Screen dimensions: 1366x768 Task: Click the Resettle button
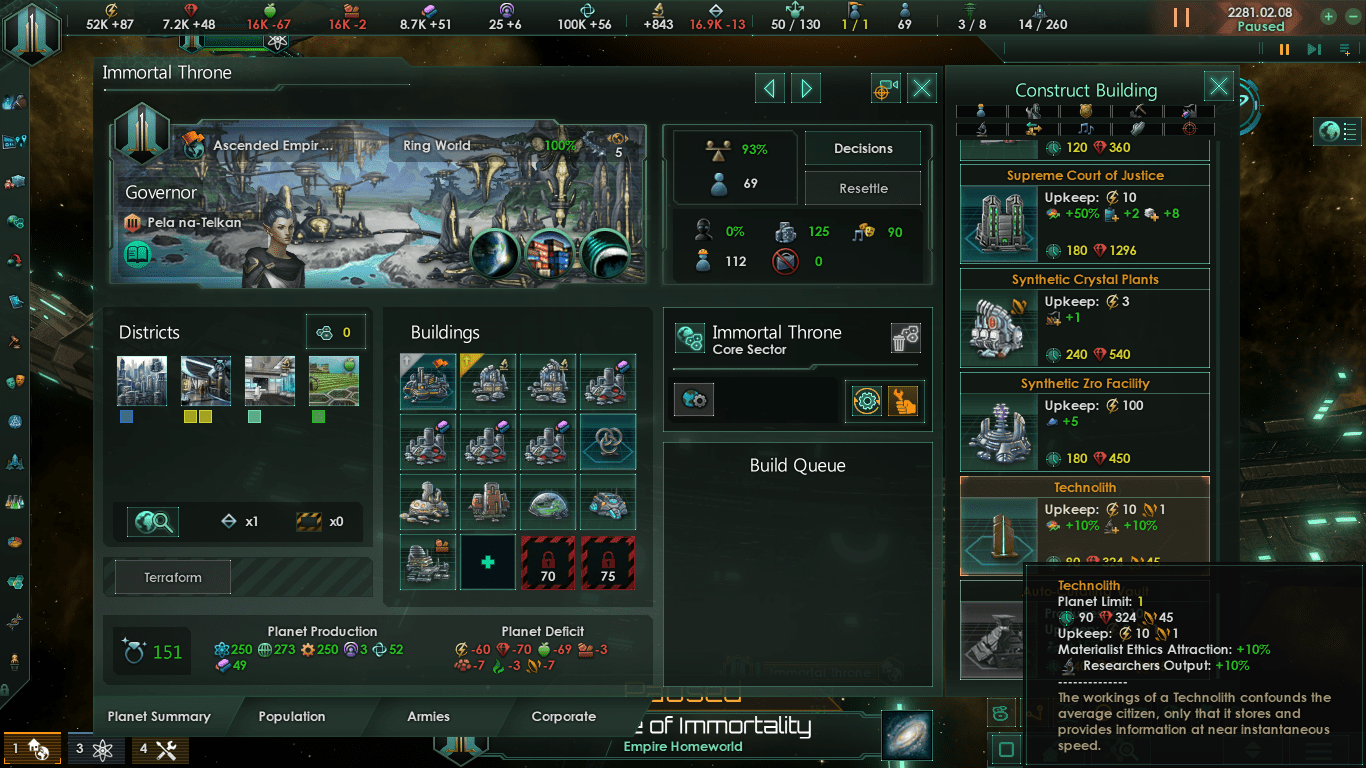pyautogui.click(x=863, y=188)
